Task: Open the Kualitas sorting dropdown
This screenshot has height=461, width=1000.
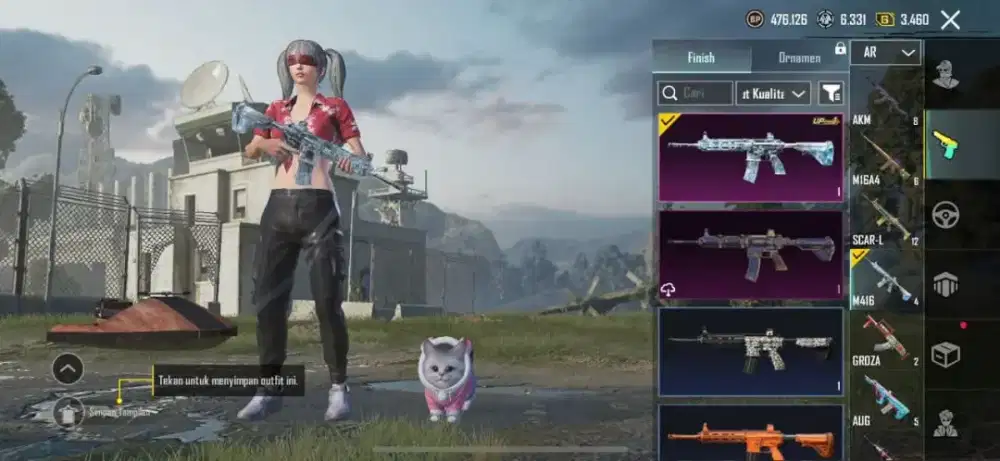Action: (x=773, y=93)
